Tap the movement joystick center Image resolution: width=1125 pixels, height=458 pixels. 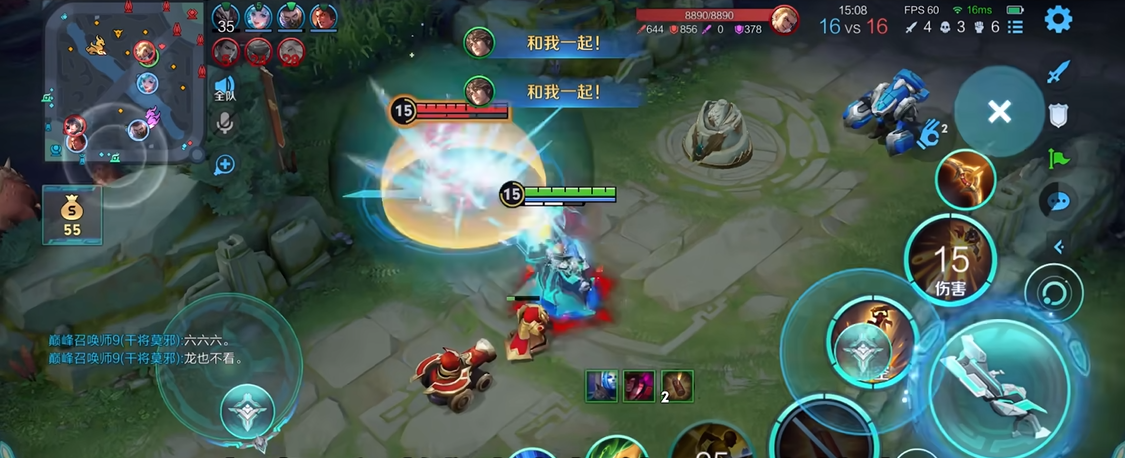click(247, 411)
